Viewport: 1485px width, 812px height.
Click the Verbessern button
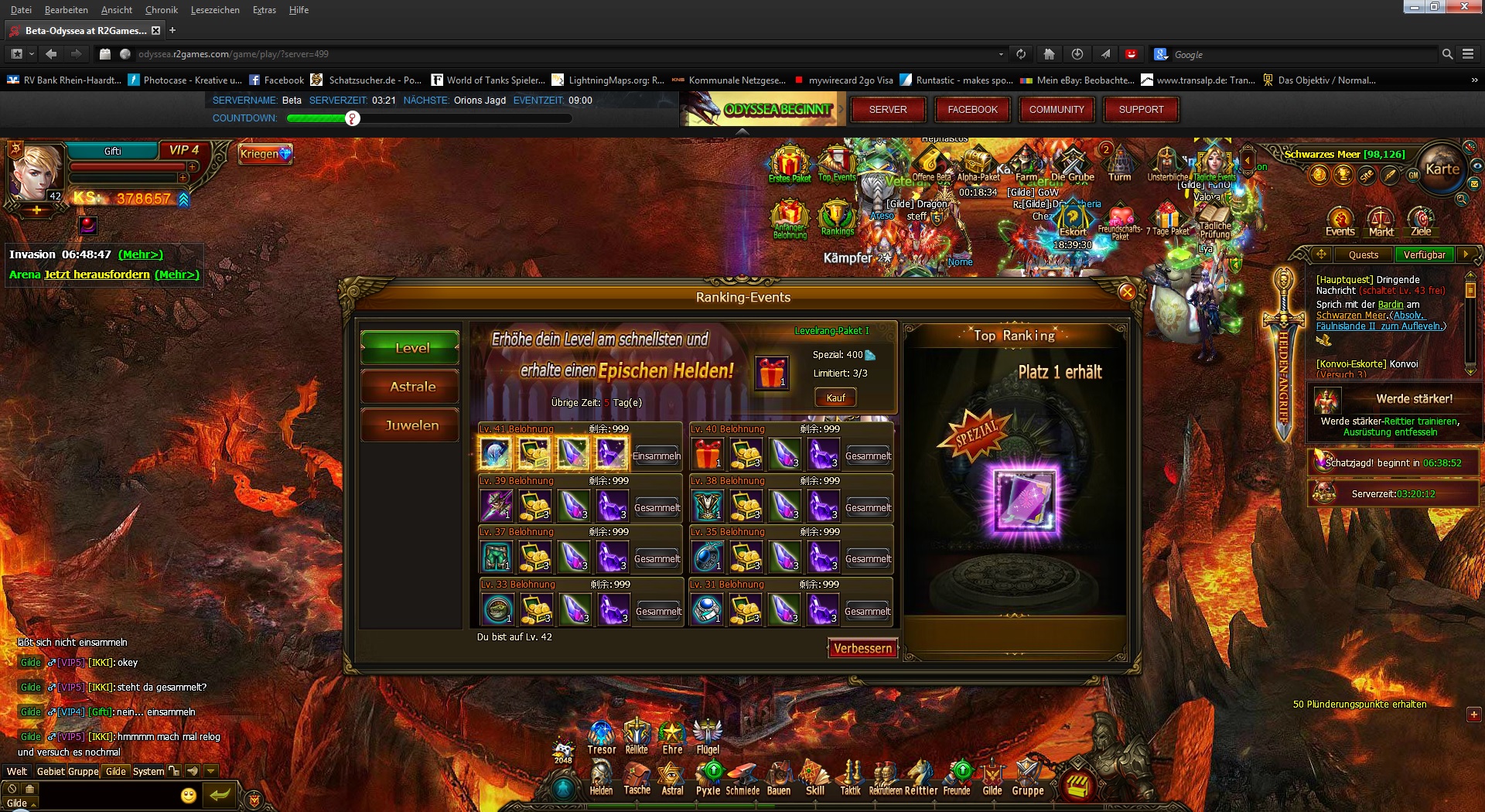coord(862,648)
